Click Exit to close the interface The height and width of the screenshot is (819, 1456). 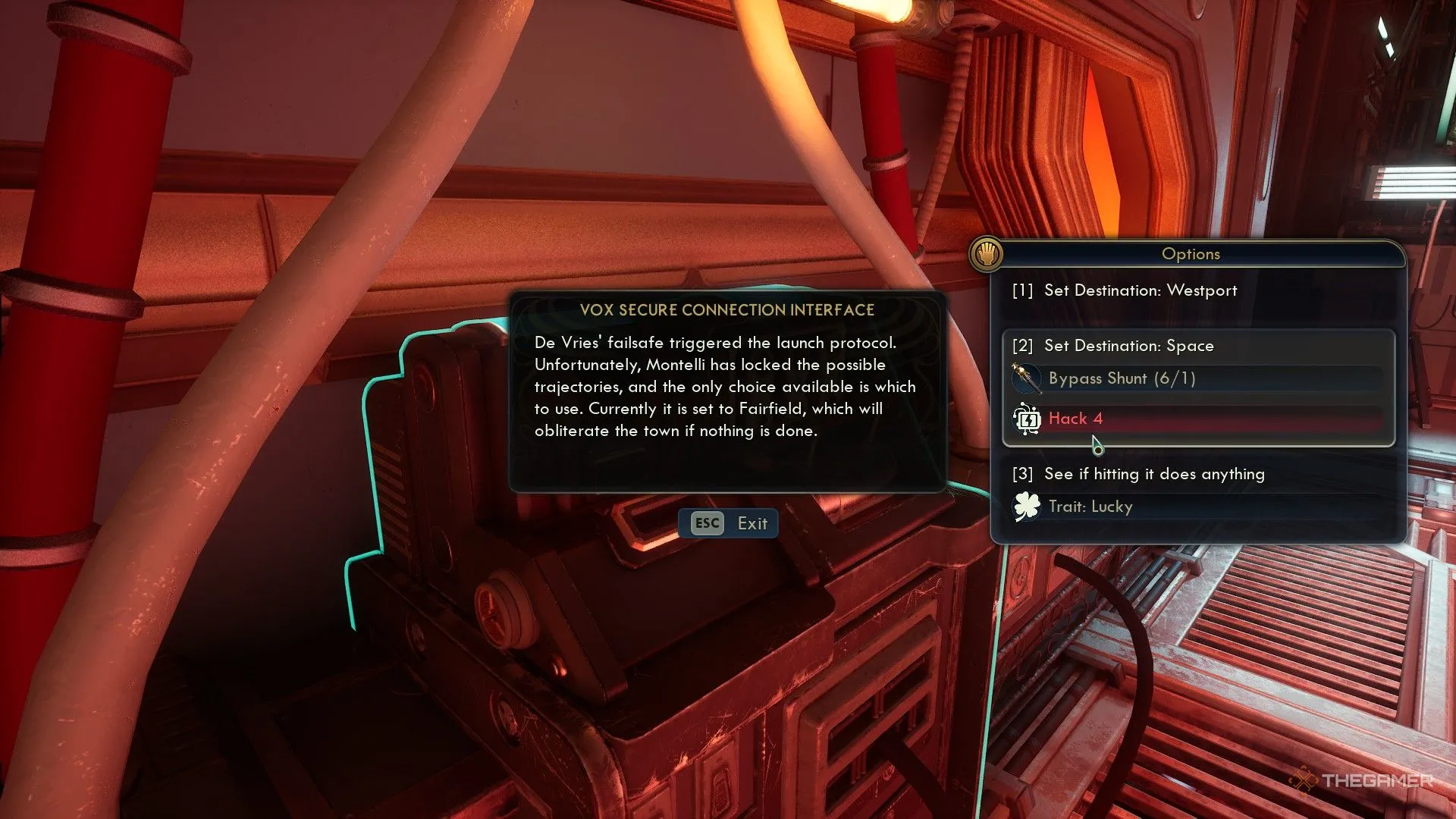coord(729,522)
